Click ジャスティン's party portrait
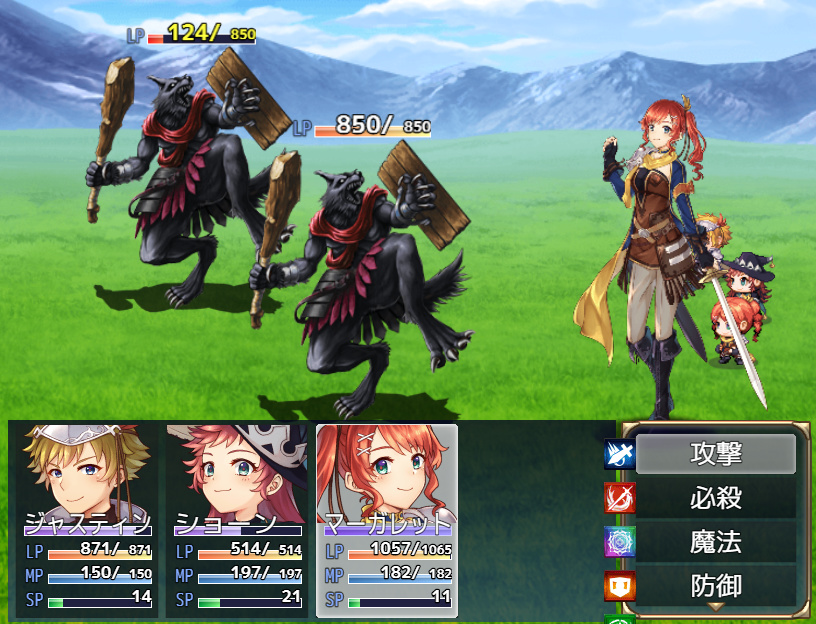This screenshot has width=816, height=624. point(88,475)
